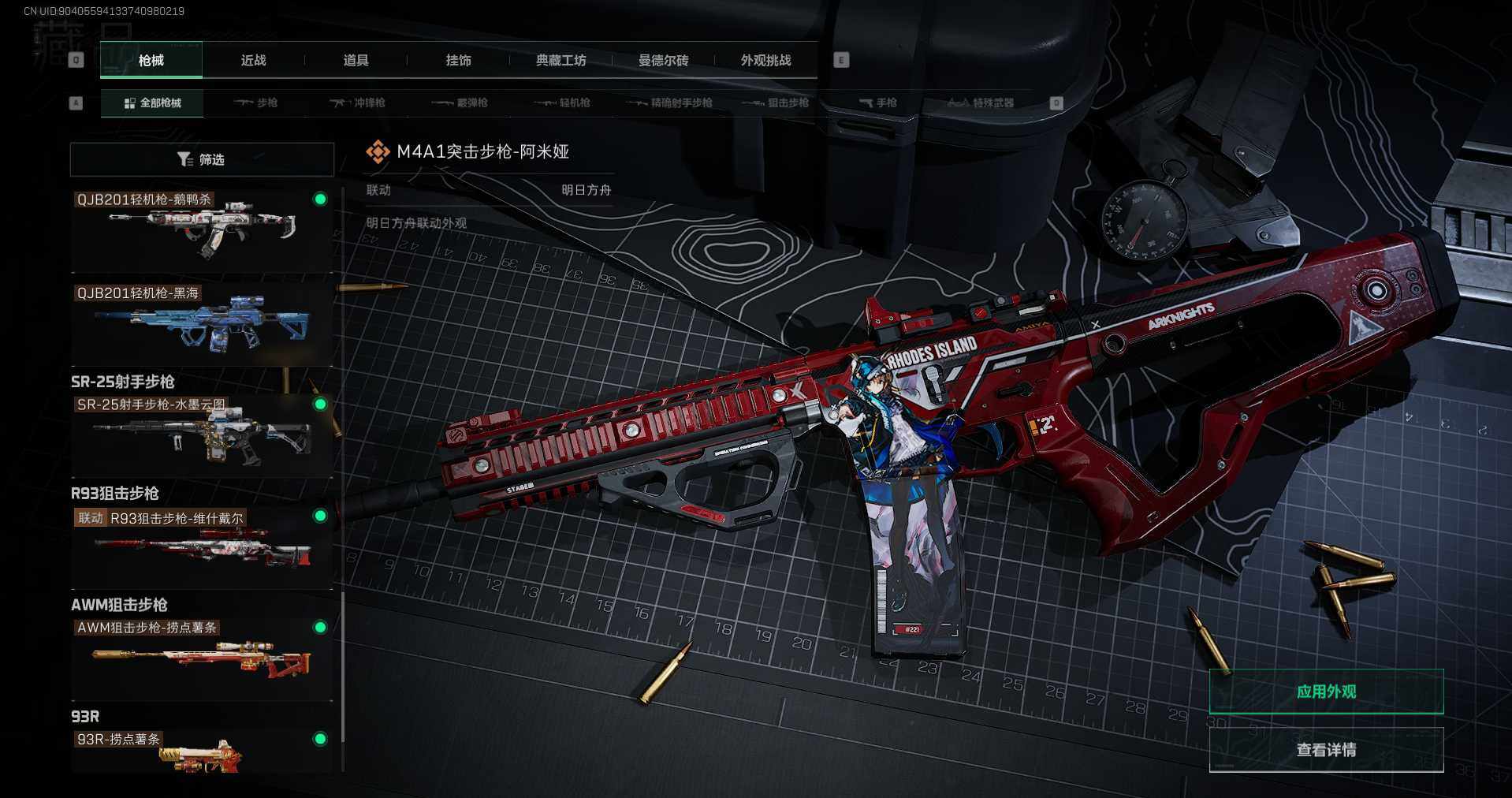Screen dimensions: 1512x798
Task: Select the QJB201 鹅鸭杀 skin
Action: click(202, 230)
